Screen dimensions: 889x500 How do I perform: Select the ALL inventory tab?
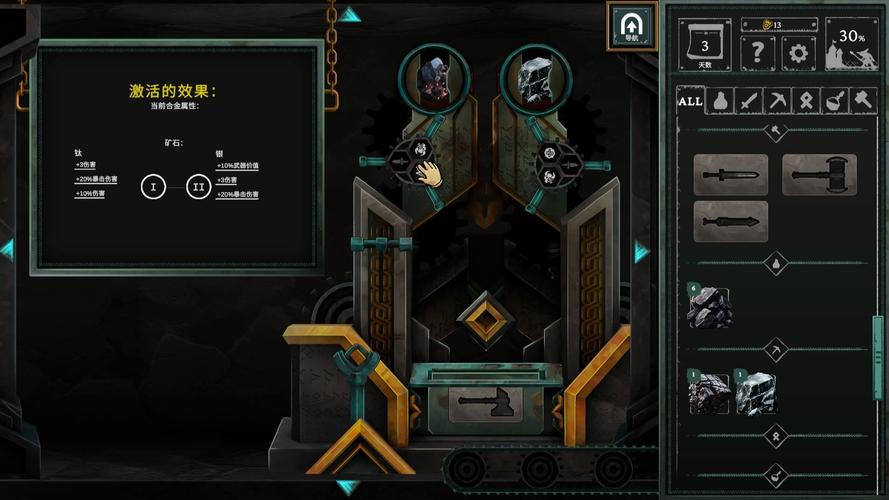coord(690,101)
